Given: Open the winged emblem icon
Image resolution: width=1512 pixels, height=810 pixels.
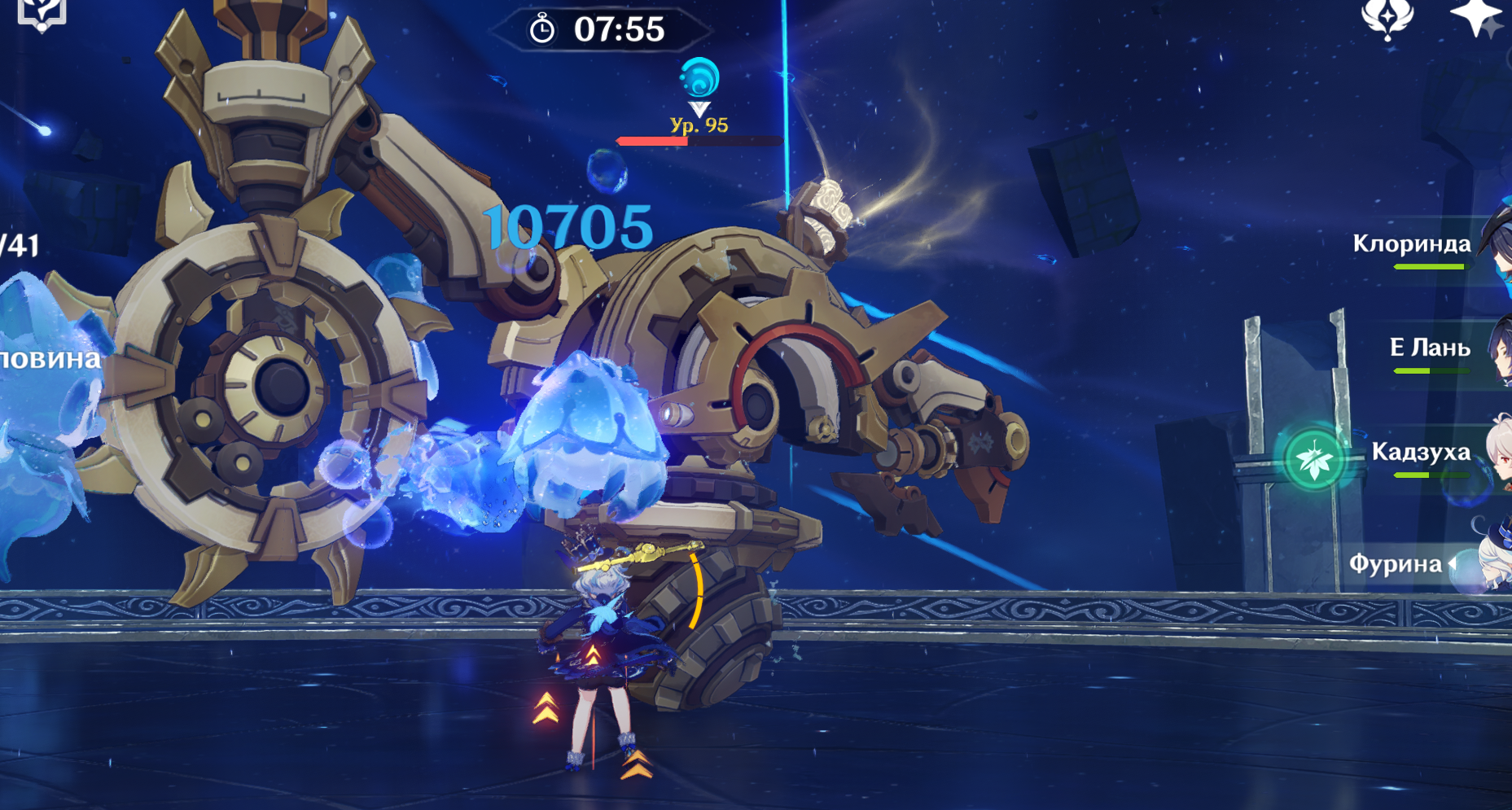Looking at the screenshot, I should point(1387,18).
